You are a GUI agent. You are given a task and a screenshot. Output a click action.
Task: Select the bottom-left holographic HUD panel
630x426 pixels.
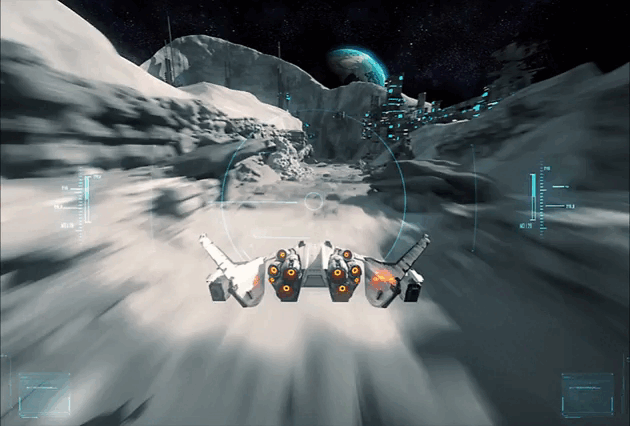click(x=45, y=393)
